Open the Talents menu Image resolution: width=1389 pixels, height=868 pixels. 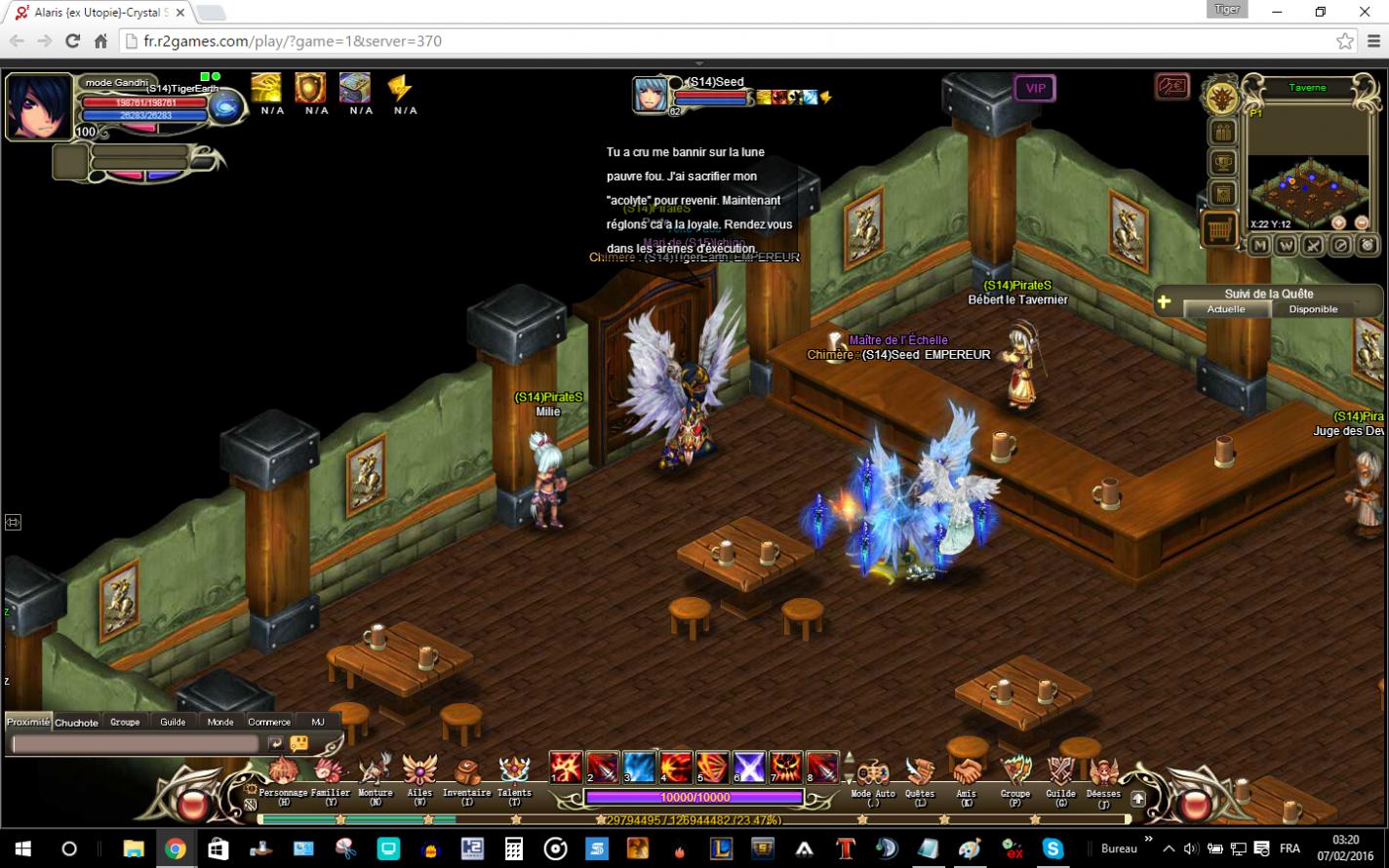pos(514,773)
